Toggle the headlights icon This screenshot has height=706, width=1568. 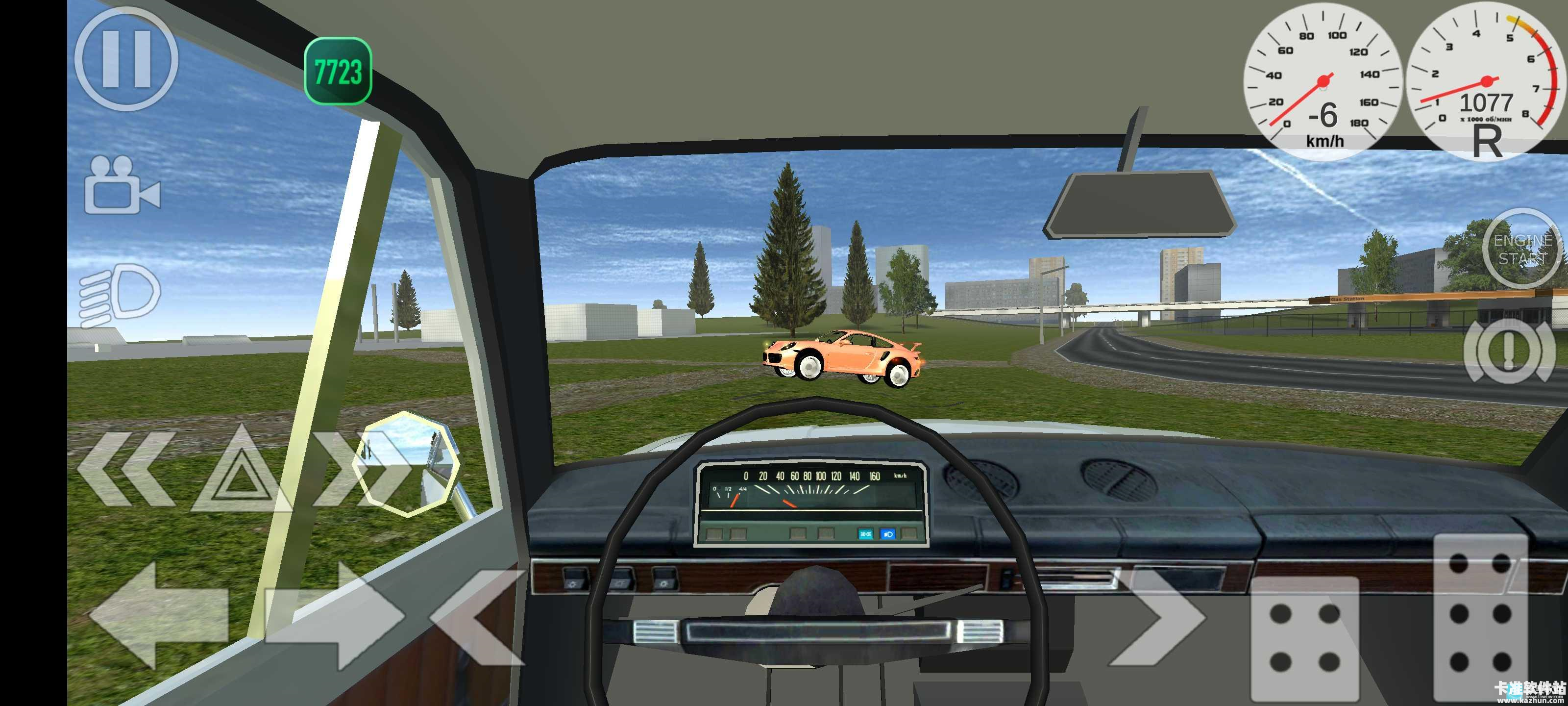[121, 295]
